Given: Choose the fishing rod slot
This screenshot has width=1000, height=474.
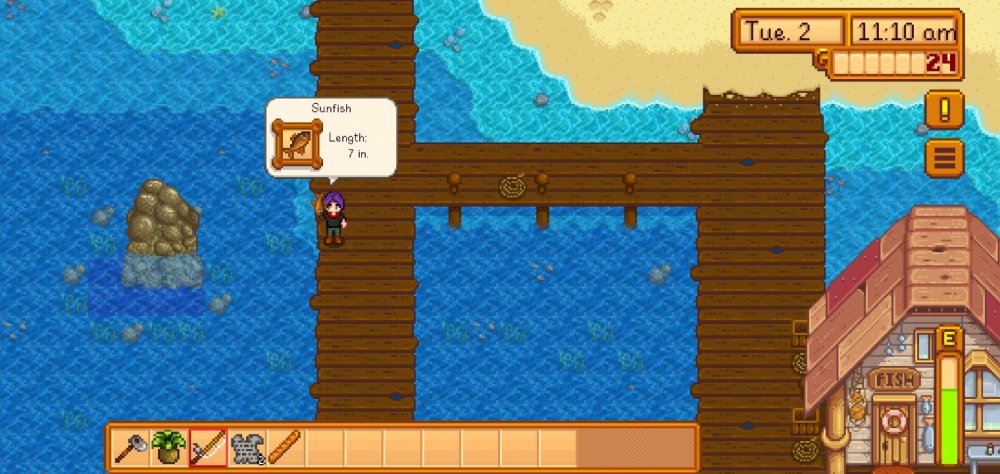Looking at the screenshot, I should 208,447.
